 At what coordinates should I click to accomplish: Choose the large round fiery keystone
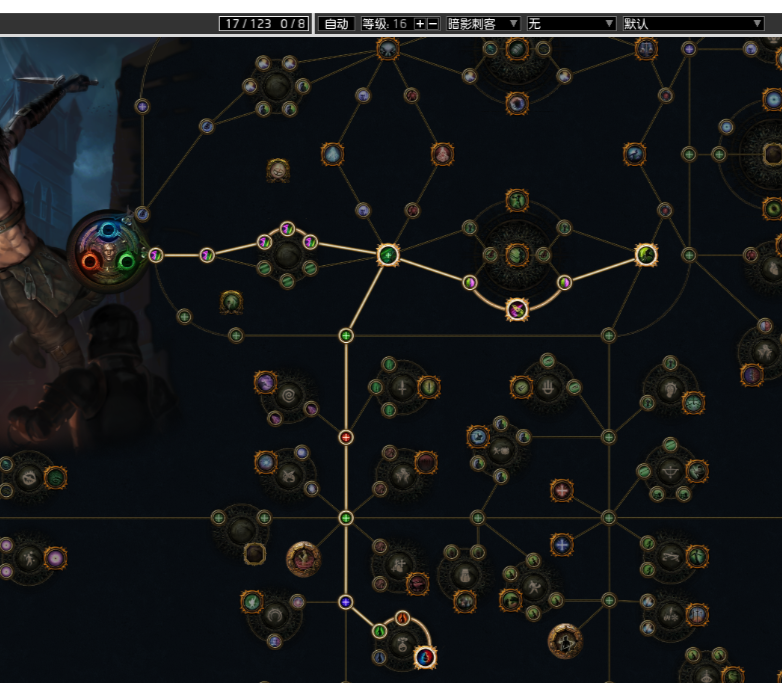(x=303, y=559)
